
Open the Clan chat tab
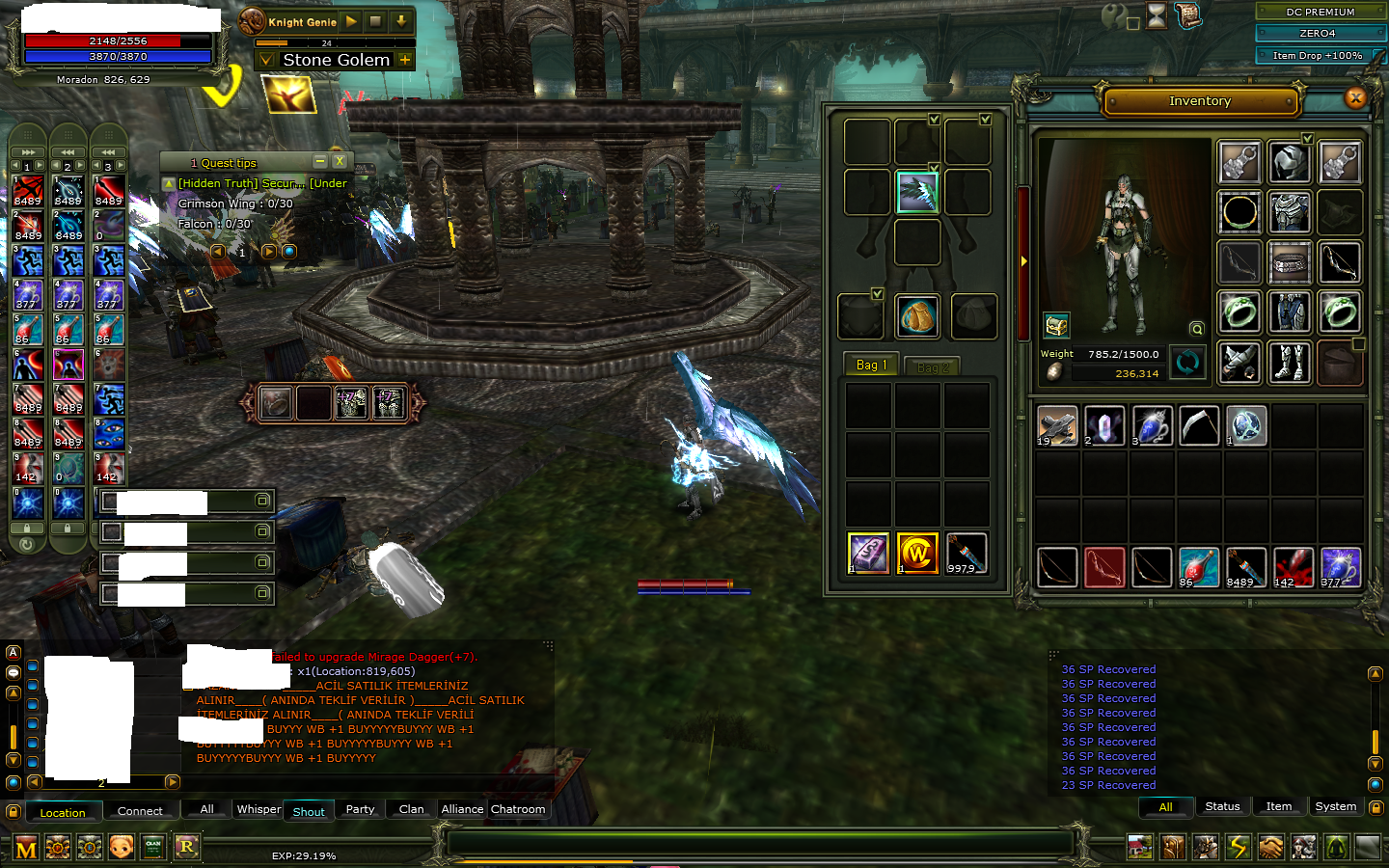point(411,809)
